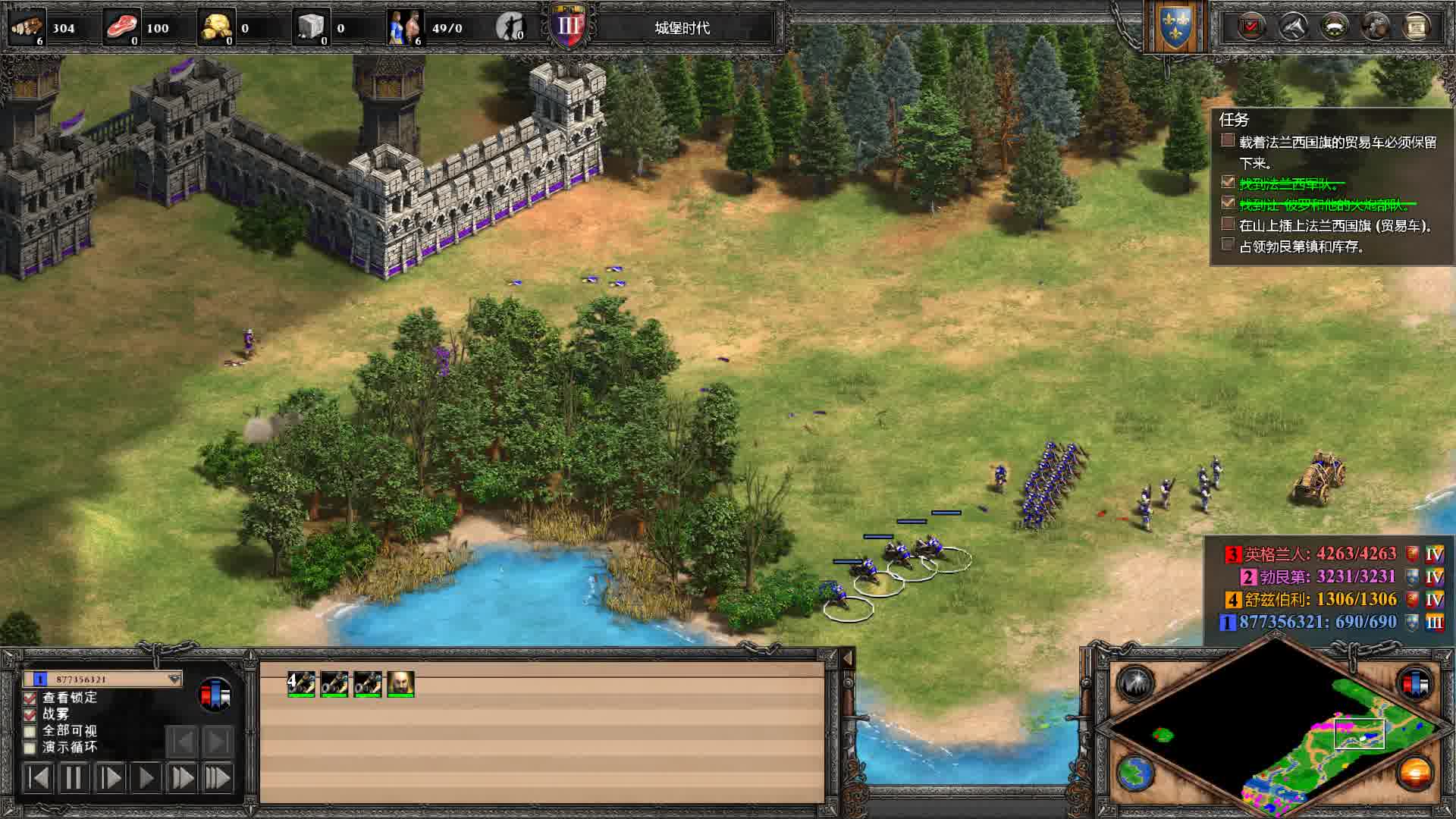This screenshot has width=1456, height=819.
Task: Open the objectives checklist icon in top bar
Action: pos(1250,27)
